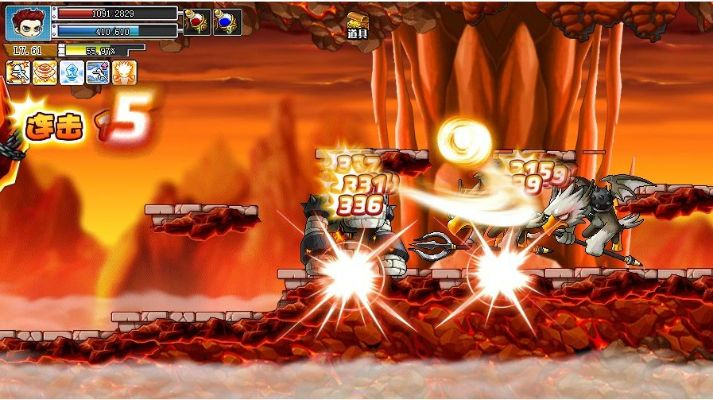Use the blue mana potion

(x=227, y=21)
